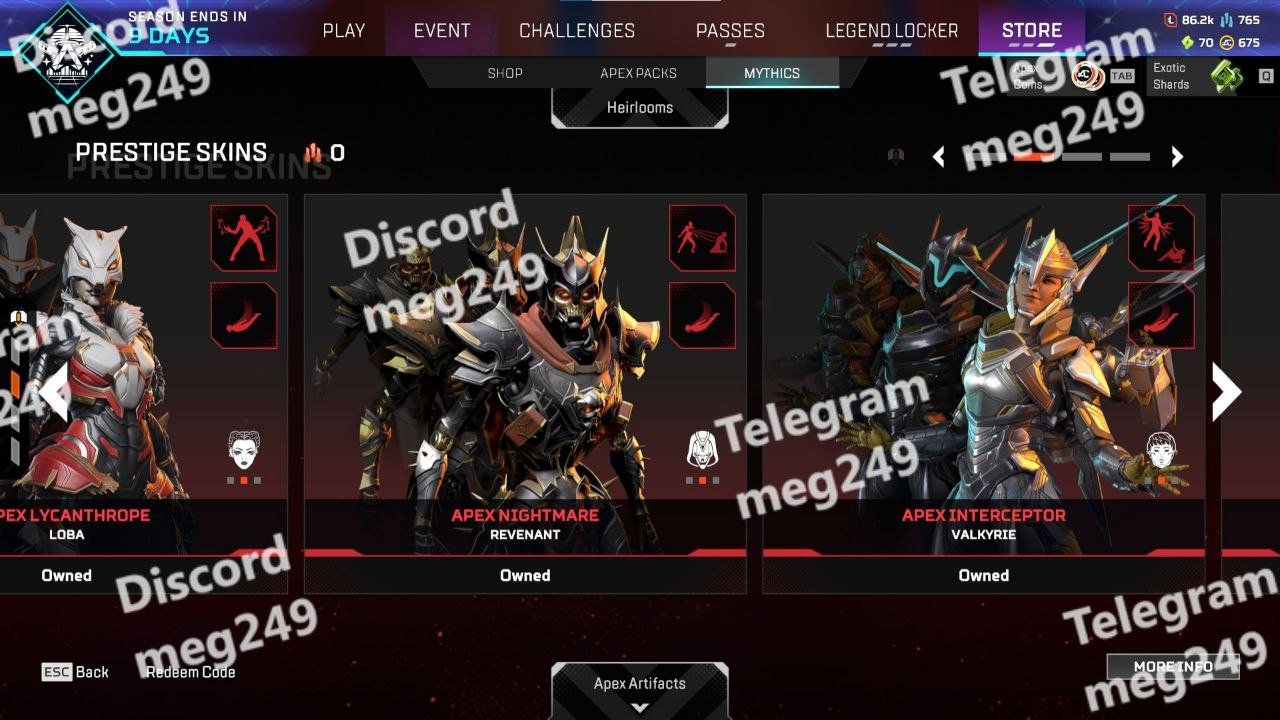
Task: Expand the Heirlooms section above
Action: pyautogui.click(x=640, y=108)
